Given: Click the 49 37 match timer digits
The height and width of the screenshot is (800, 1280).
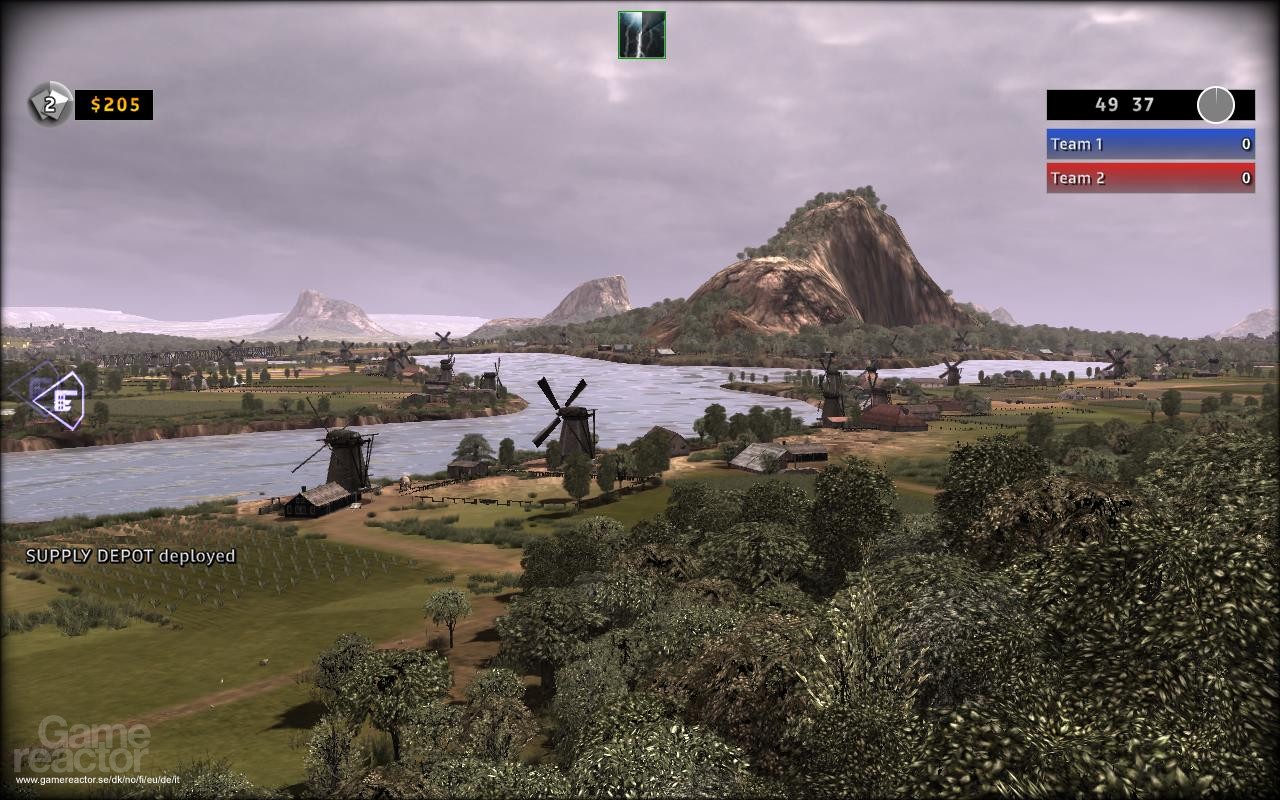Looking at the screenshot, I should [x=1125, y=105].
